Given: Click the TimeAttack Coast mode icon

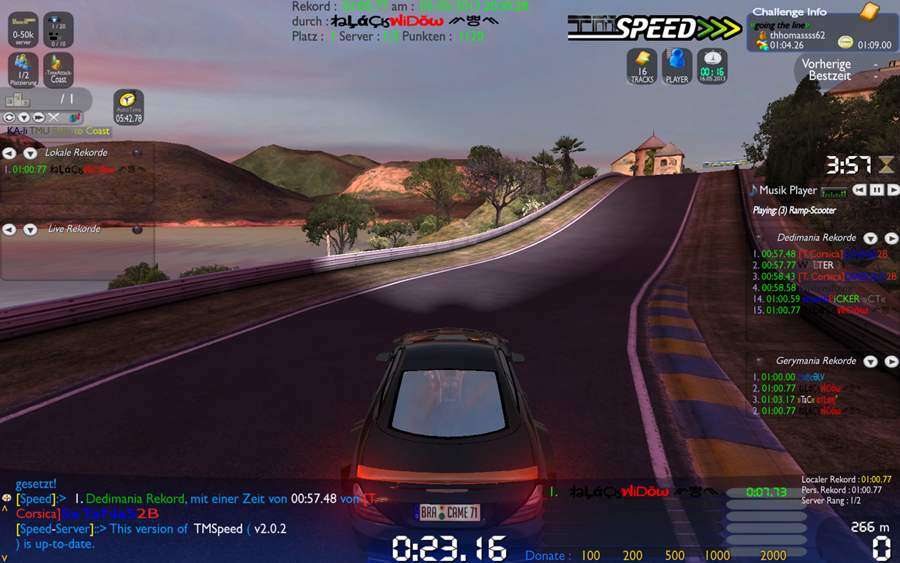Looking at the screenshot, I should 59,68.
